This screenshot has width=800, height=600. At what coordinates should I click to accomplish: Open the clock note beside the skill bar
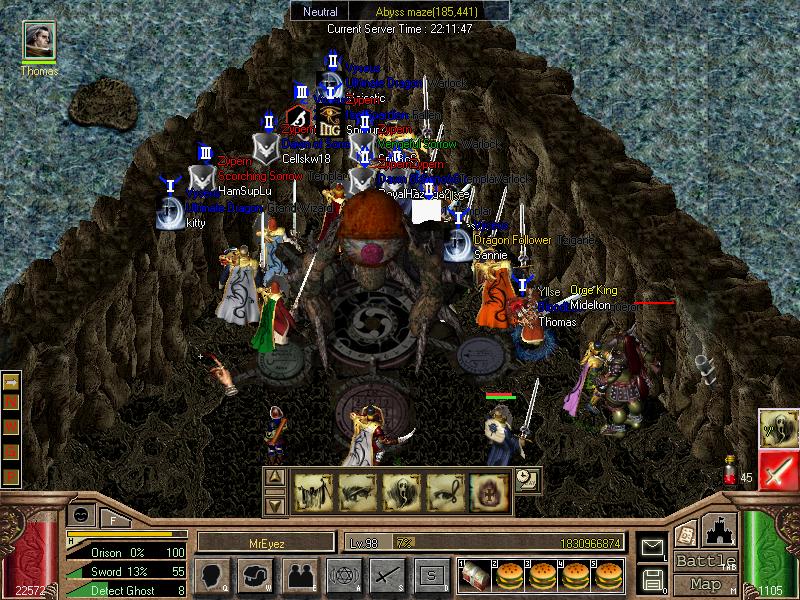coord(526,480)
